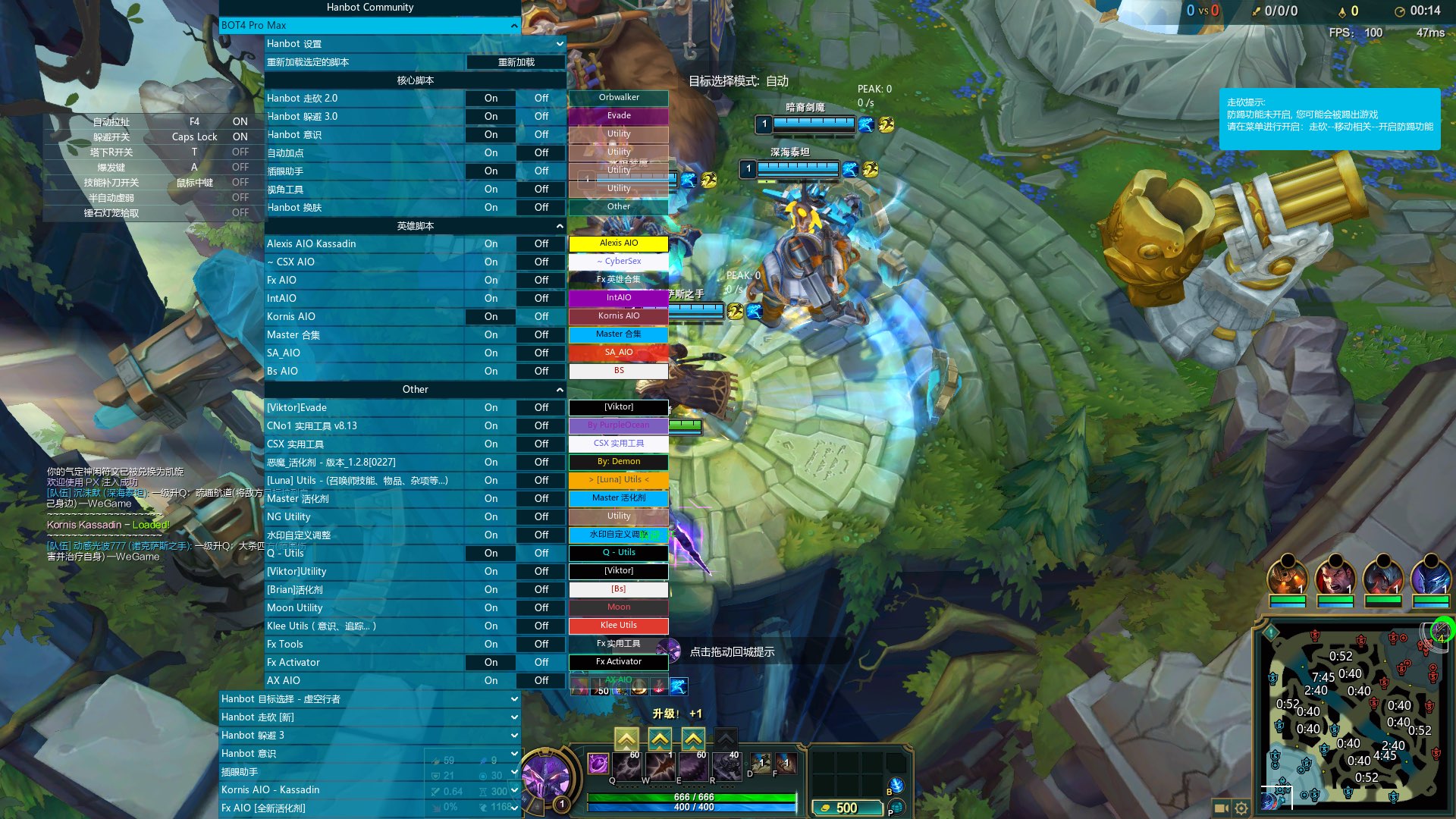Expand the Kornis AIO - Kassadin submenu
Viewport: 1456px width, 819px height.
[x=369, y=790]
